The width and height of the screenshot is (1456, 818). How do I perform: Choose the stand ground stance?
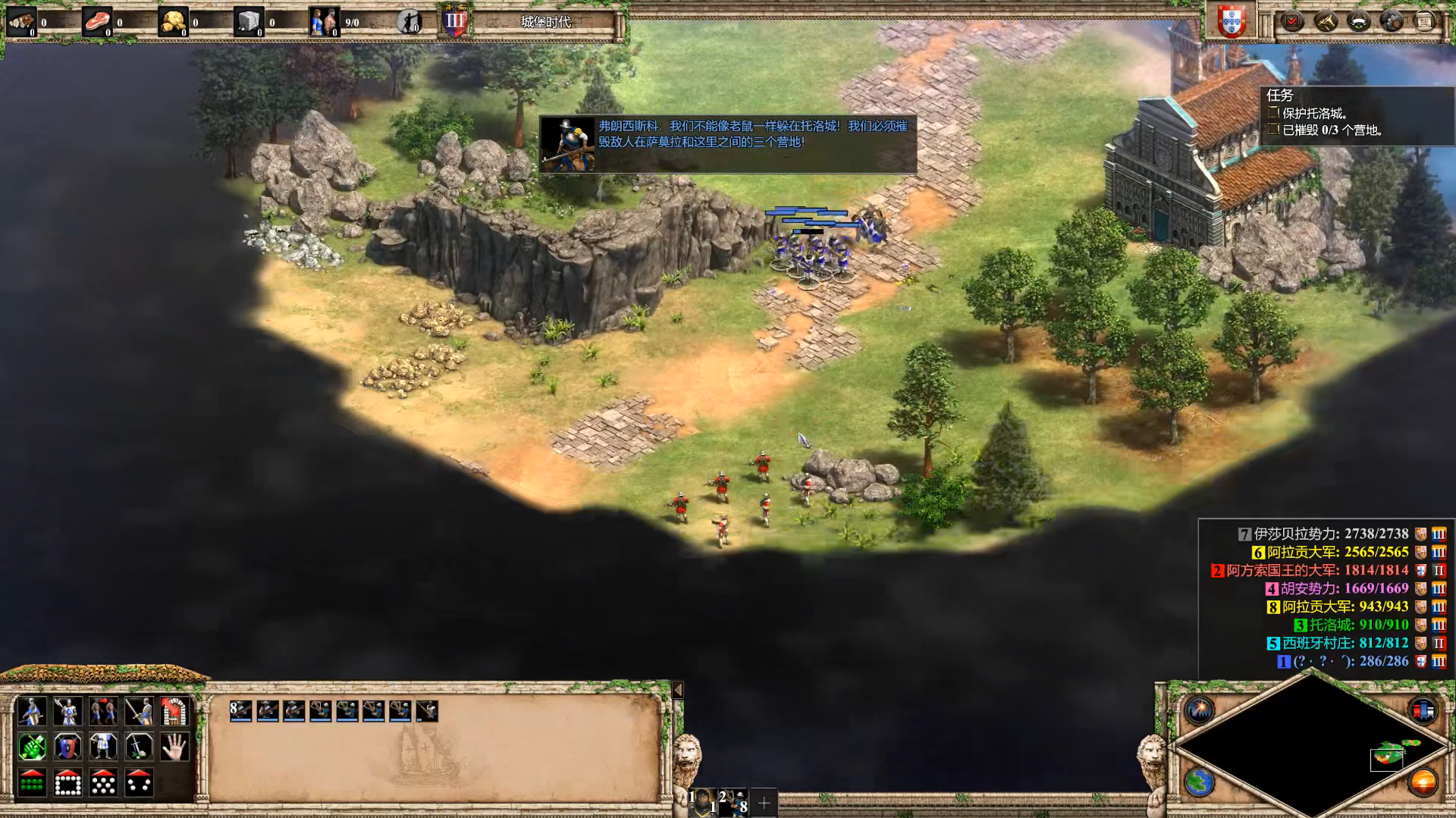point(103,747)
